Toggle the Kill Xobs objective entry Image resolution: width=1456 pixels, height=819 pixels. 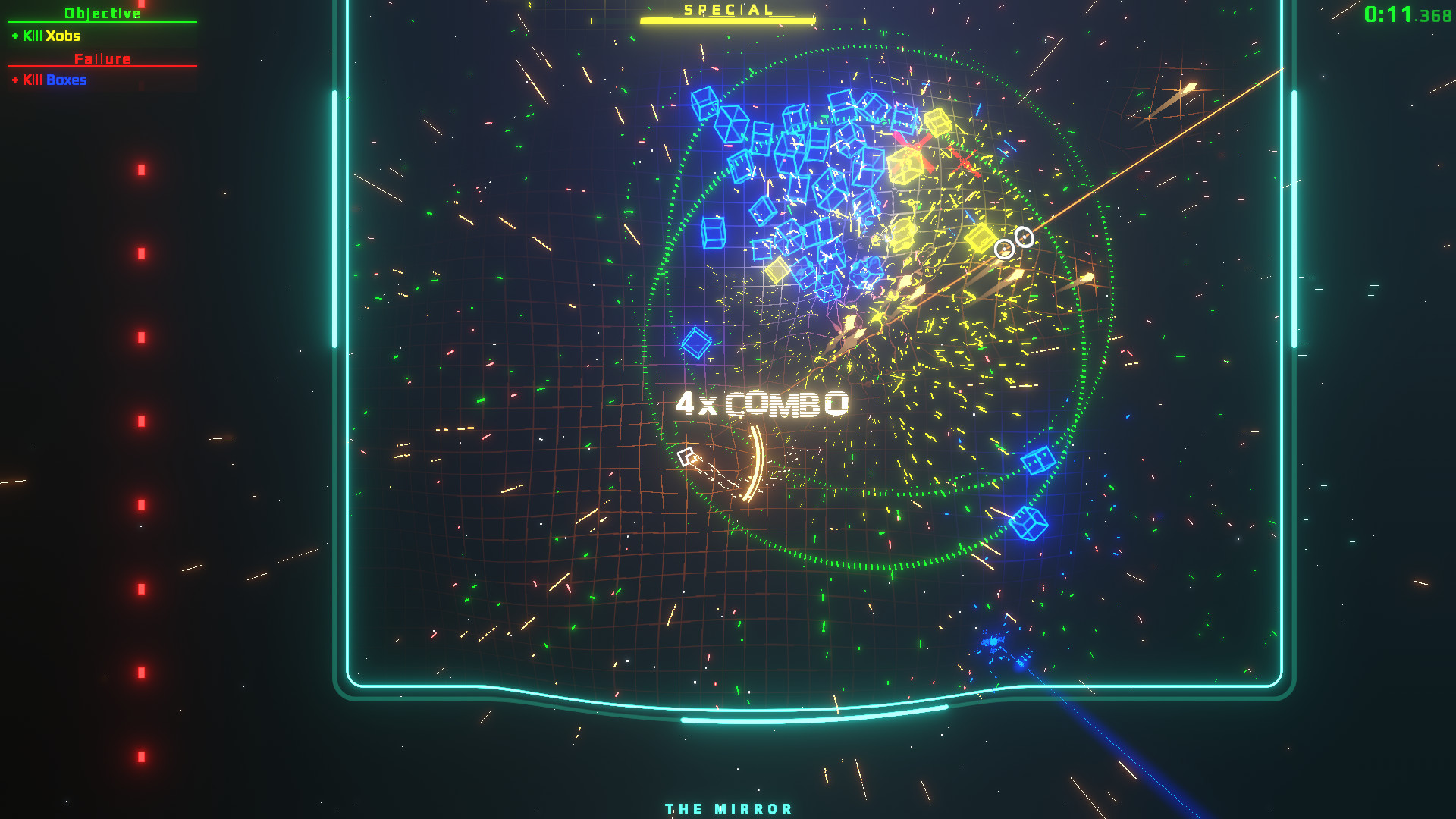45,36
